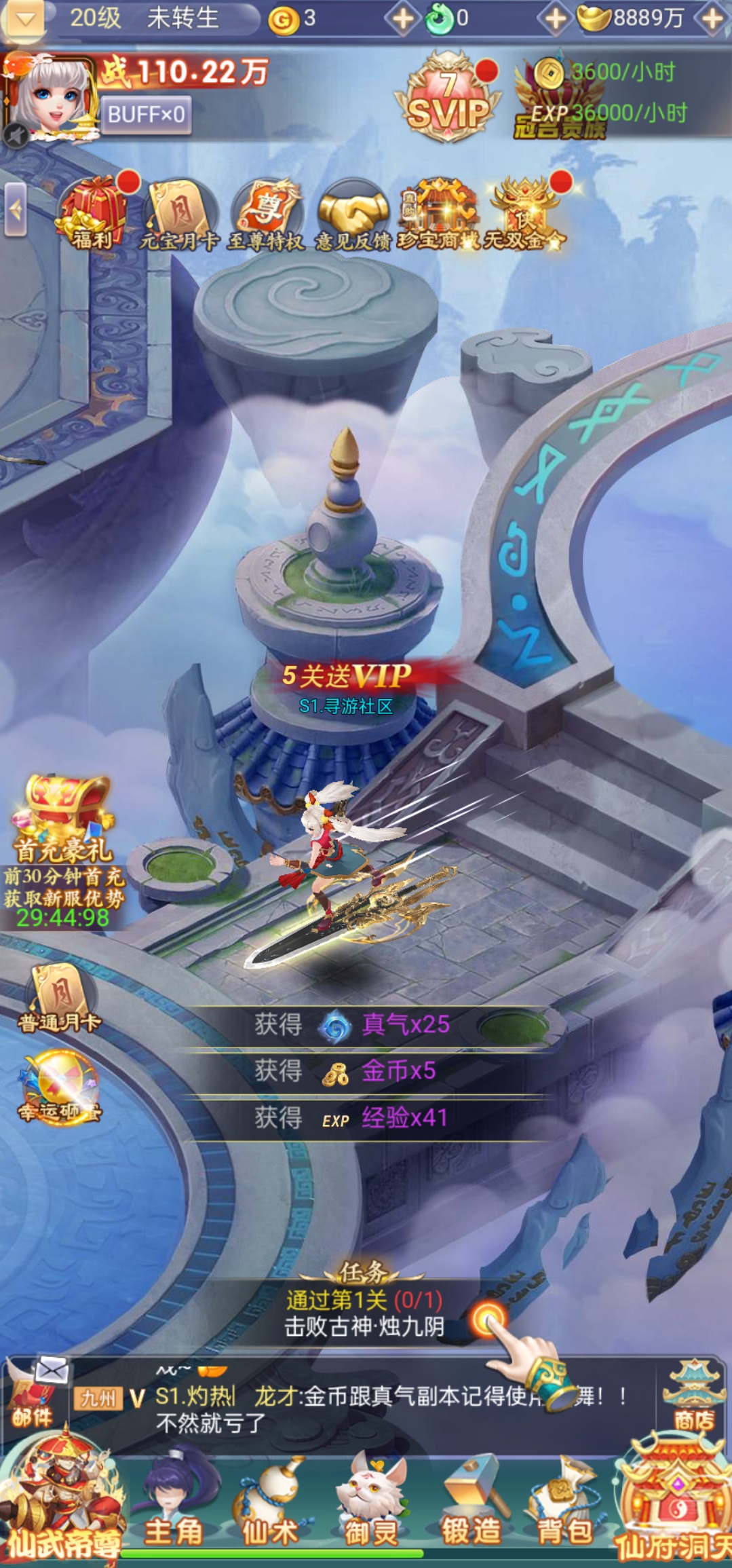732x1568 pixels.
Task: Open the 仙术 gourd skills menu
Action: click(270, 1504)
